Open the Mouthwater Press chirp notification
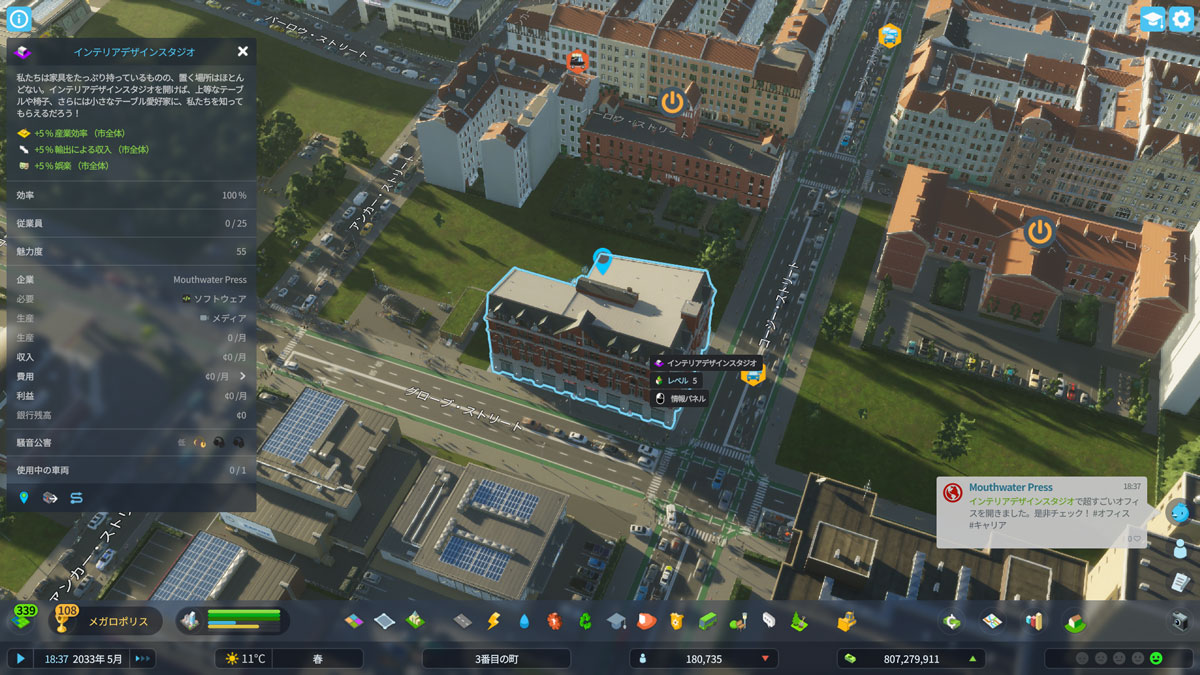 [x=1040, y=511]
